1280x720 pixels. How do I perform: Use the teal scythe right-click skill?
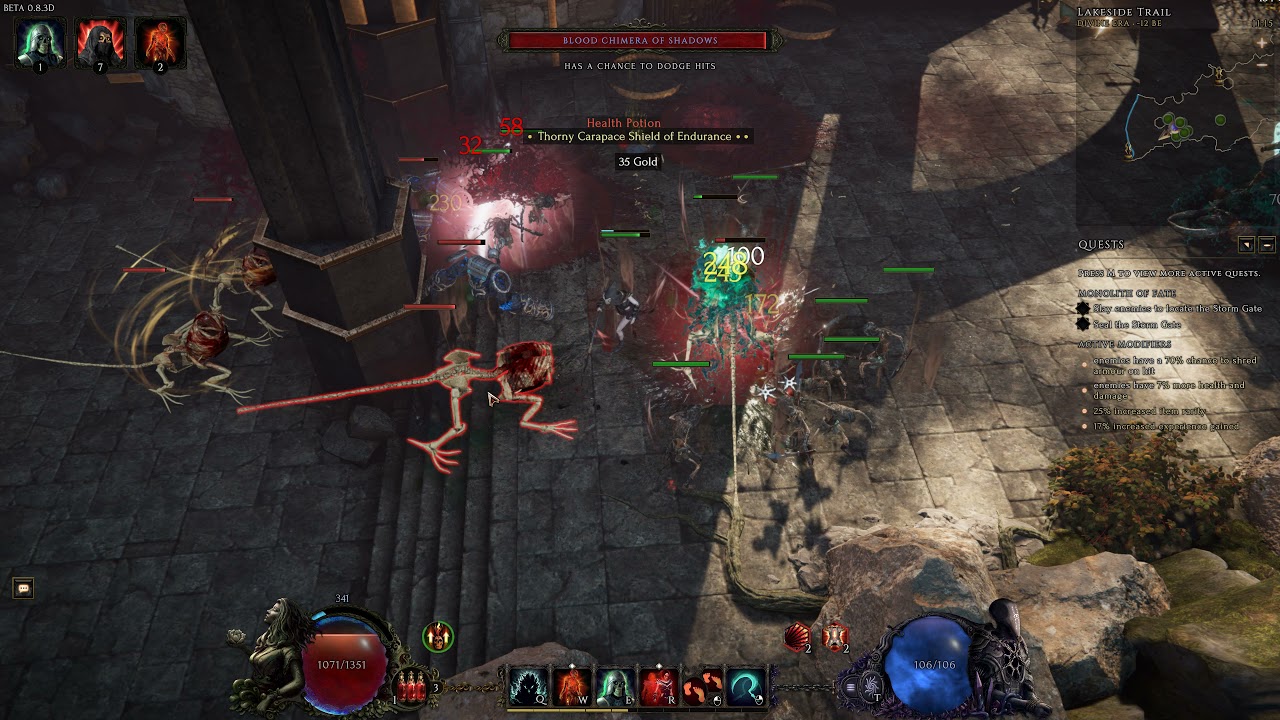pyautogui.click(x=745, y=686)
